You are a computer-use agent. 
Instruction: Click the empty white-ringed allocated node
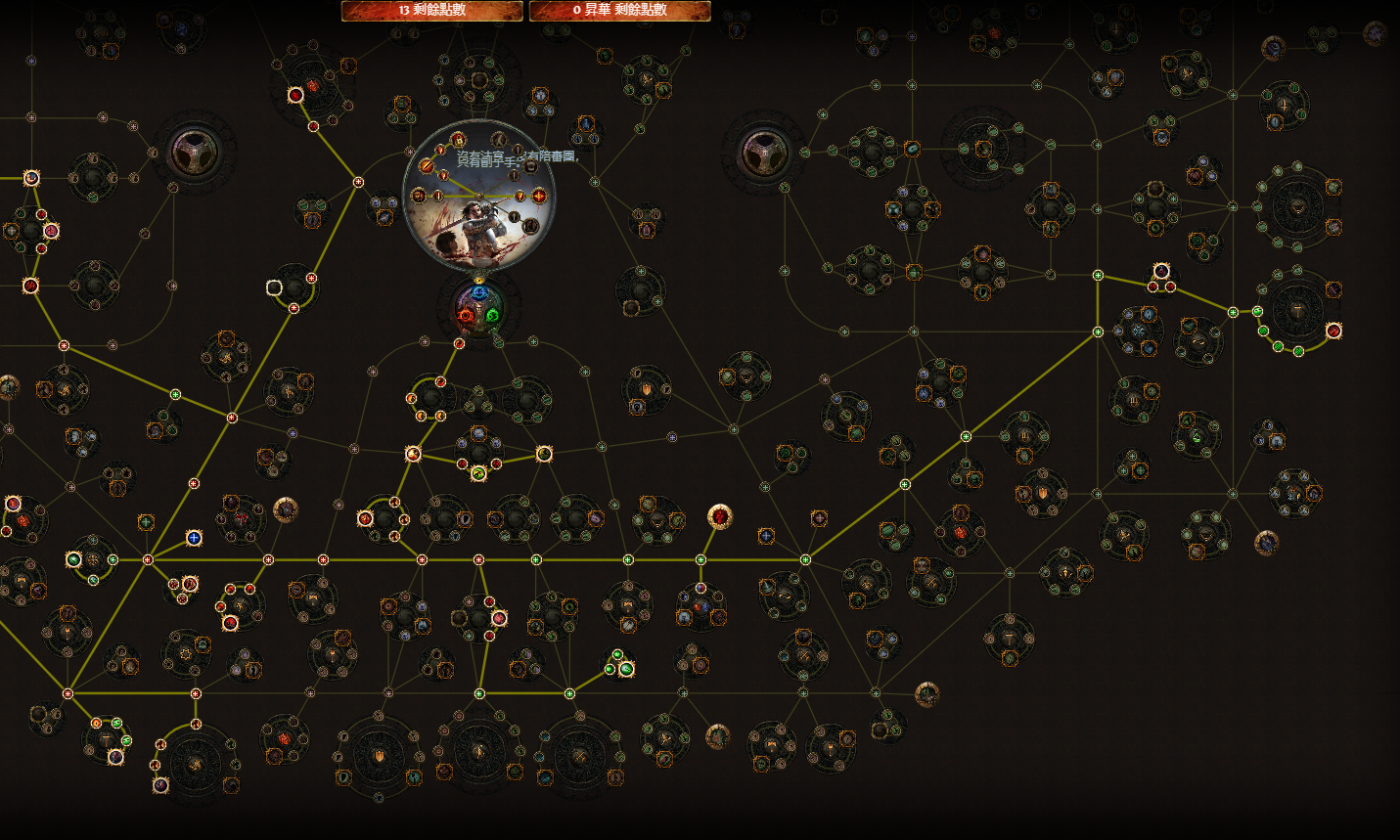275,287
